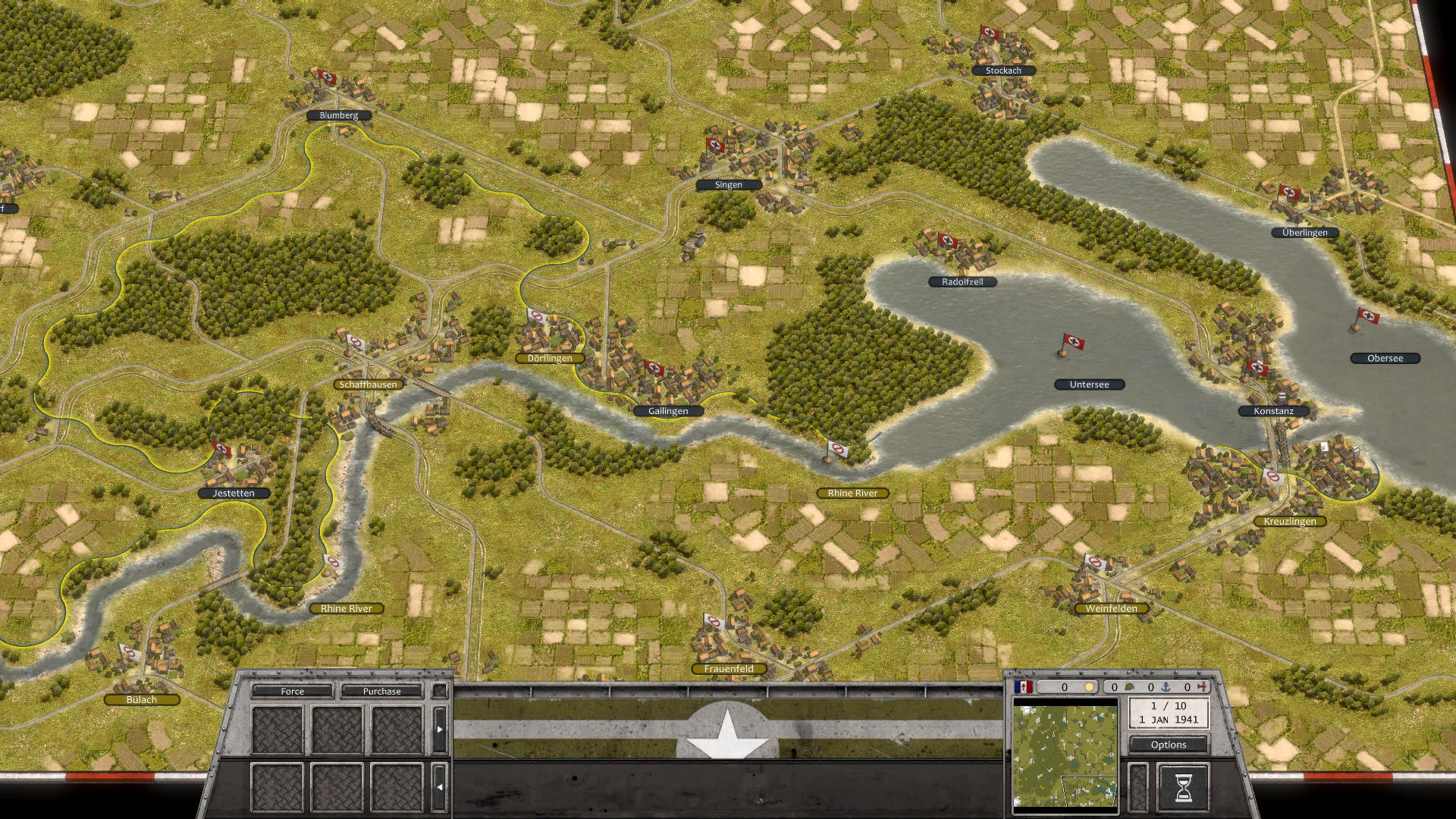Switch to the Force tab
Screen dimensions: 1456x819
pyautogui.click(x=291, y=692)
